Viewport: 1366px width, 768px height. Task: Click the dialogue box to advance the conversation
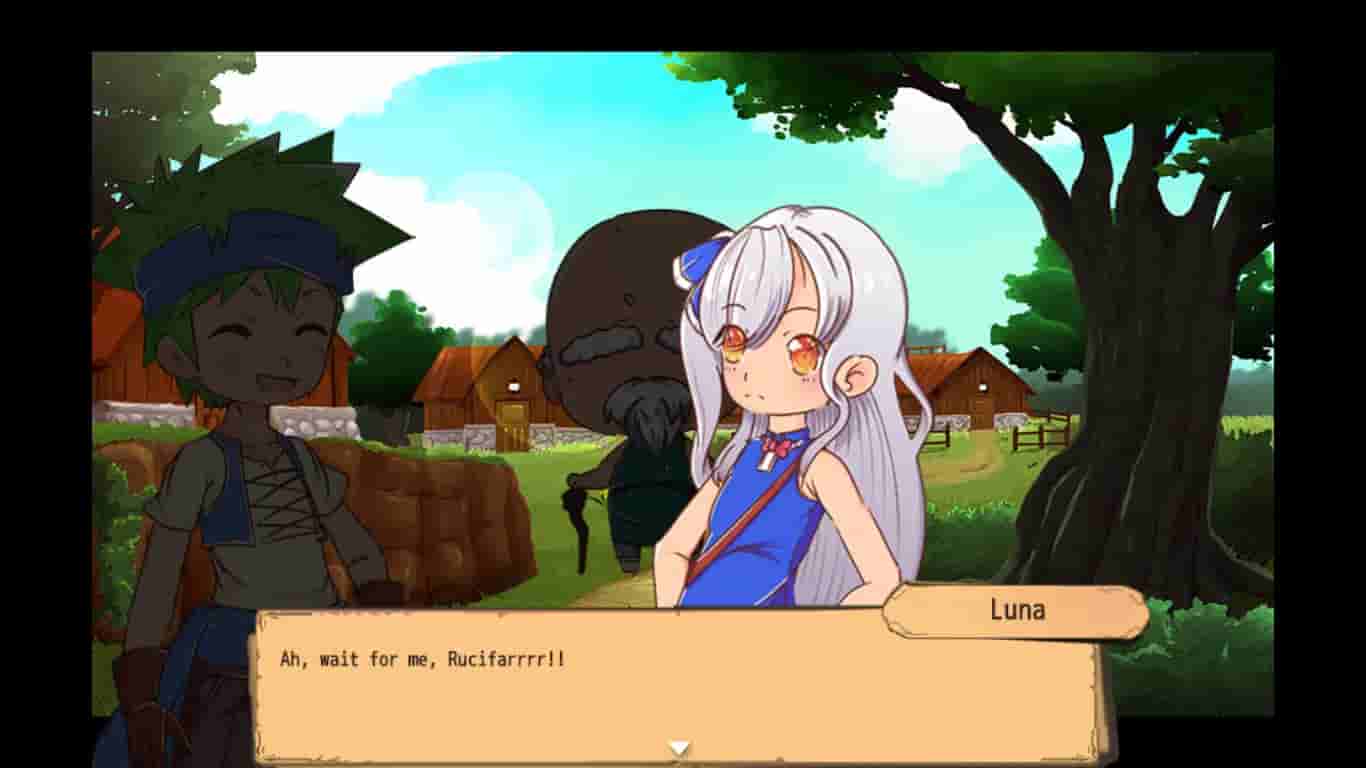(600, 690)
